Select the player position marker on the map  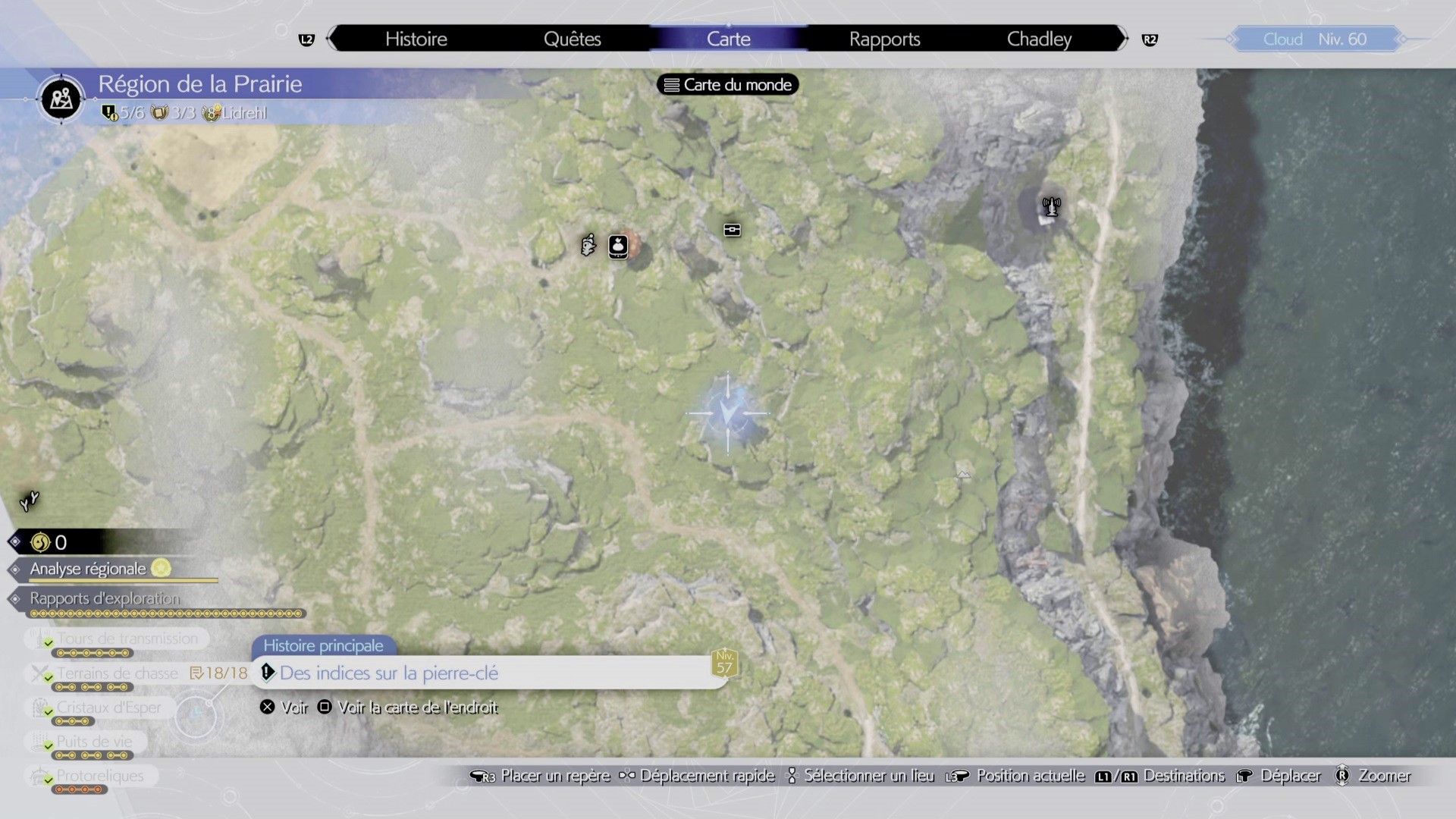pos(727,414)
